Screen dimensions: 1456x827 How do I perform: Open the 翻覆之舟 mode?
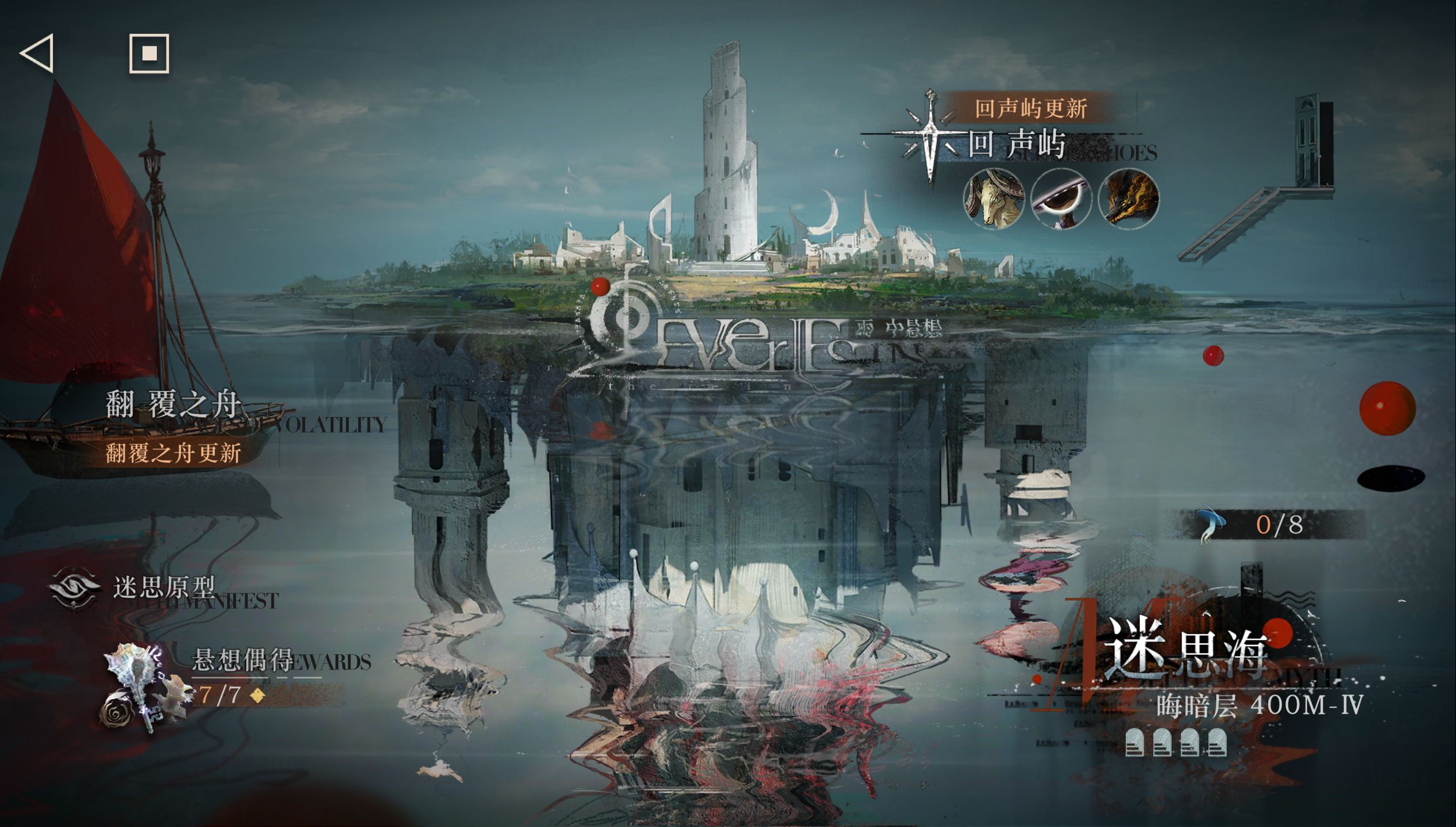pos(172,405)
